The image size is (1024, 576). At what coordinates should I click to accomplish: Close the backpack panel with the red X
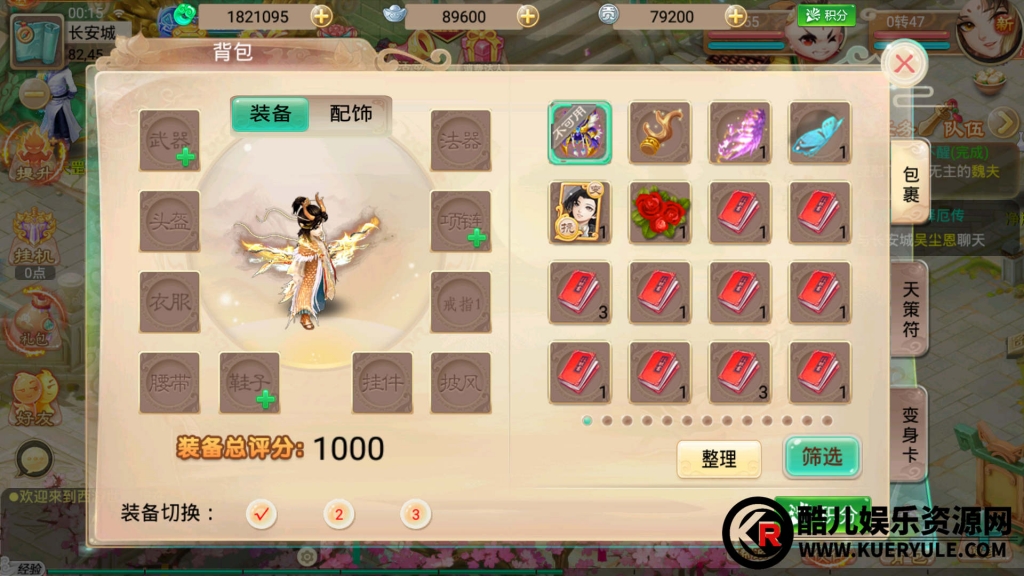(x=904, y=65)
